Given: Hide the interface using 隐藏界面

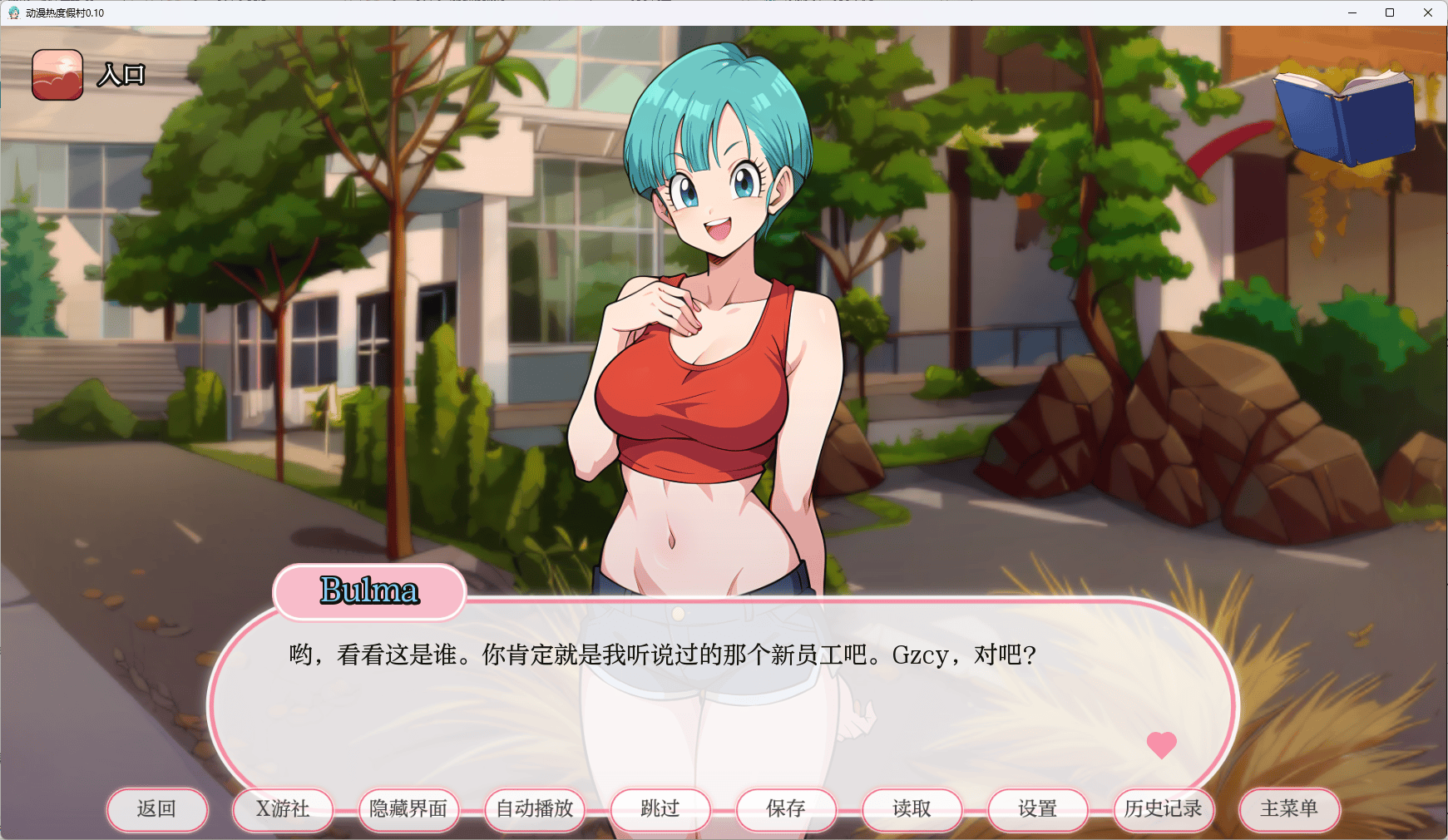Looking at the screenshot, I should 408,808.
